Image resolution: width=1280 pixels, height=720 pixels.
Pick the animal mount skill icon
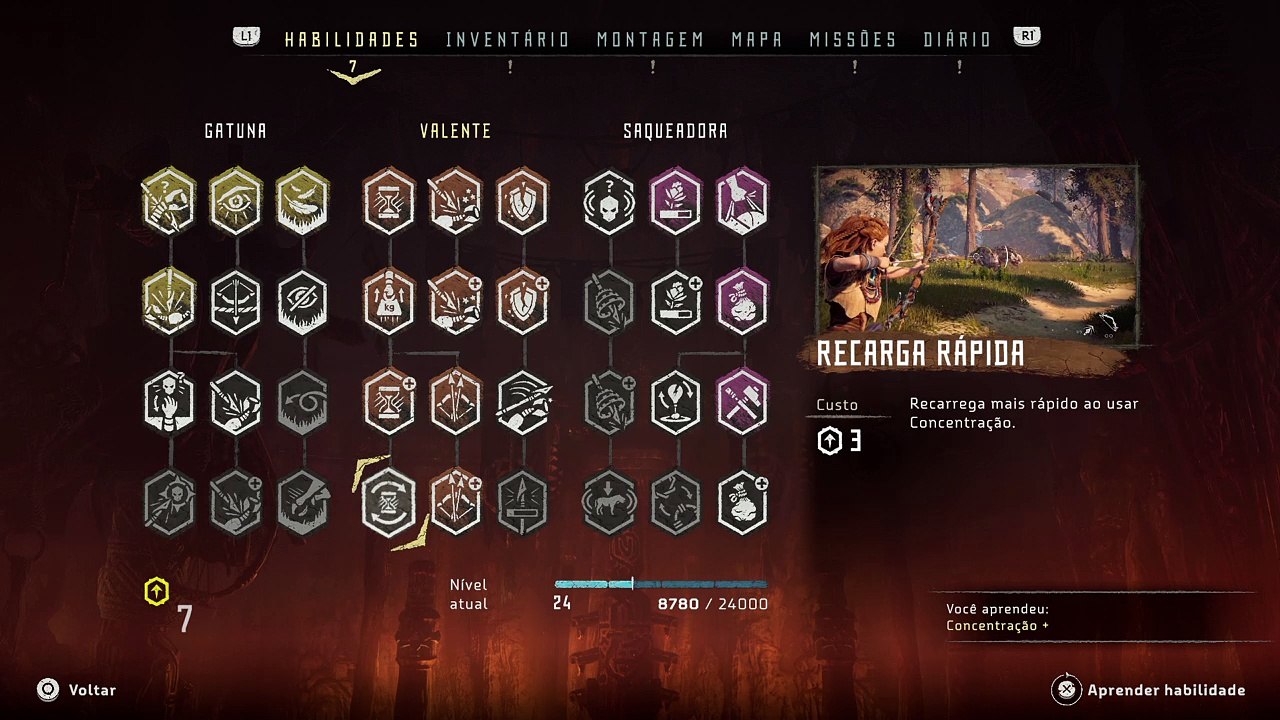[609, 502]
